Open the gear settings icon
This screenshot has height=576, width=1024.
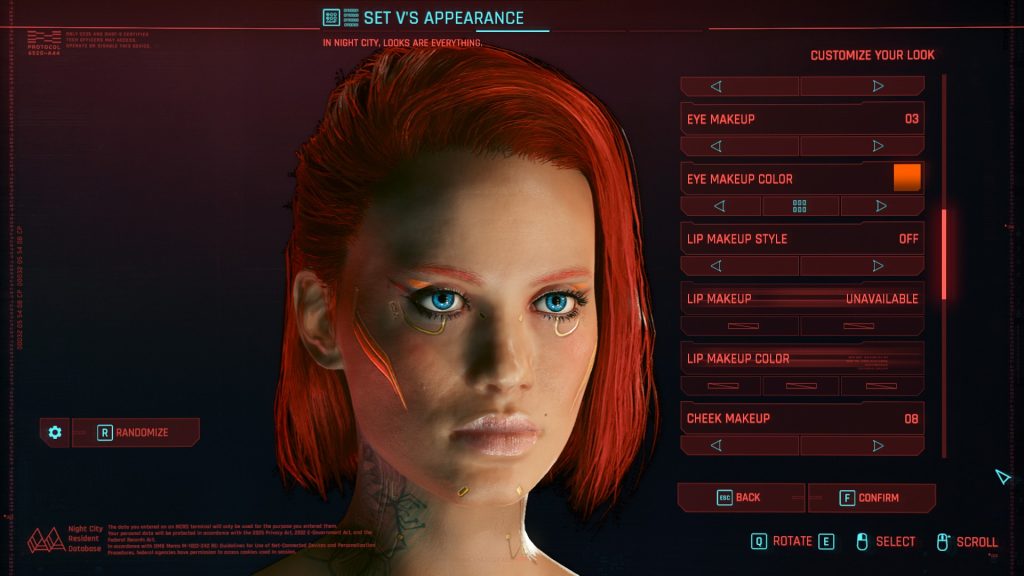click(55, 432)
